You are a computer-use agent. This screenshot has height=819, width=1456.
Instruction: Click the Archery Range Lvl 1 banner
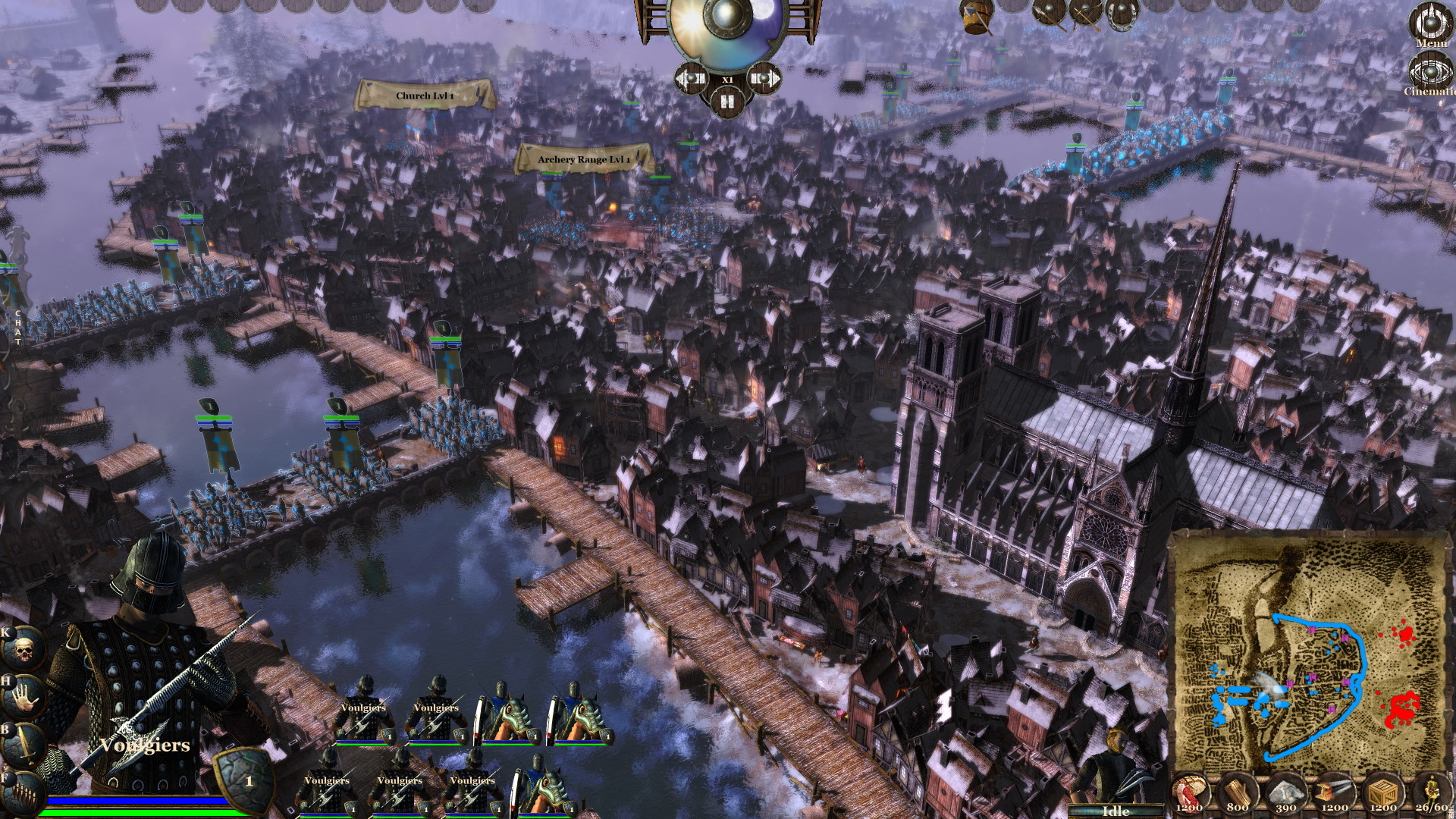[x=584, y=158]
